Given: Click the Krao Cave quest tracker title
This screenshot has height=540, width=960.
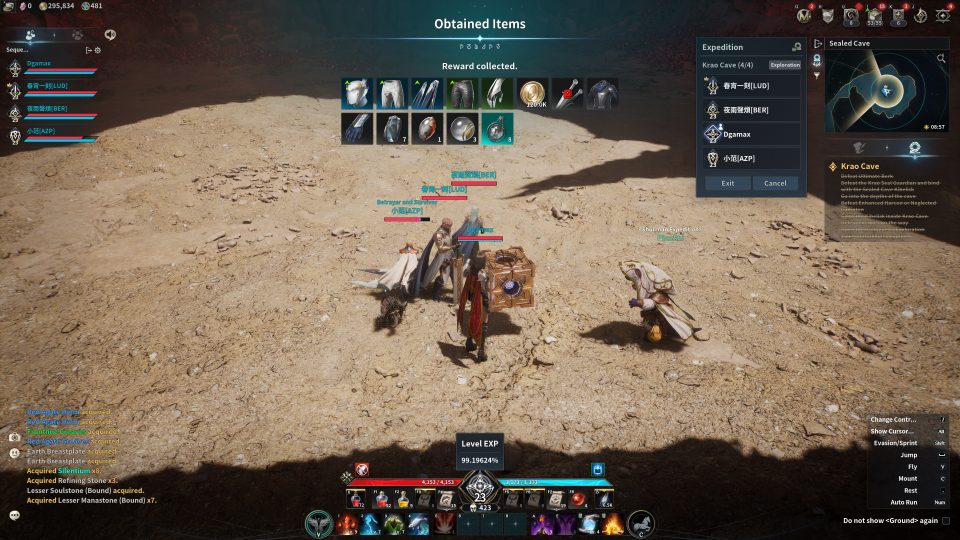Looking at the screenshot, I should pos(860,166).
